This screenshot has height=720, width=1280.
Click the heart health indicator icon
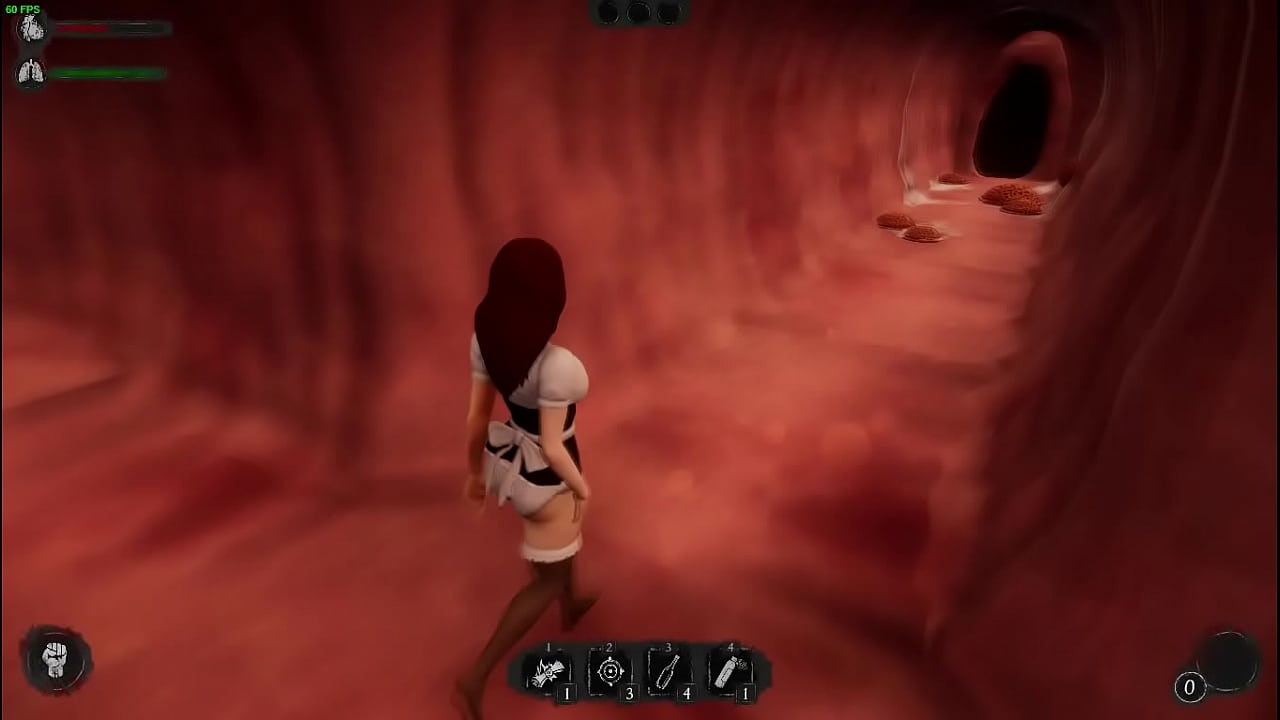[30, 27]
